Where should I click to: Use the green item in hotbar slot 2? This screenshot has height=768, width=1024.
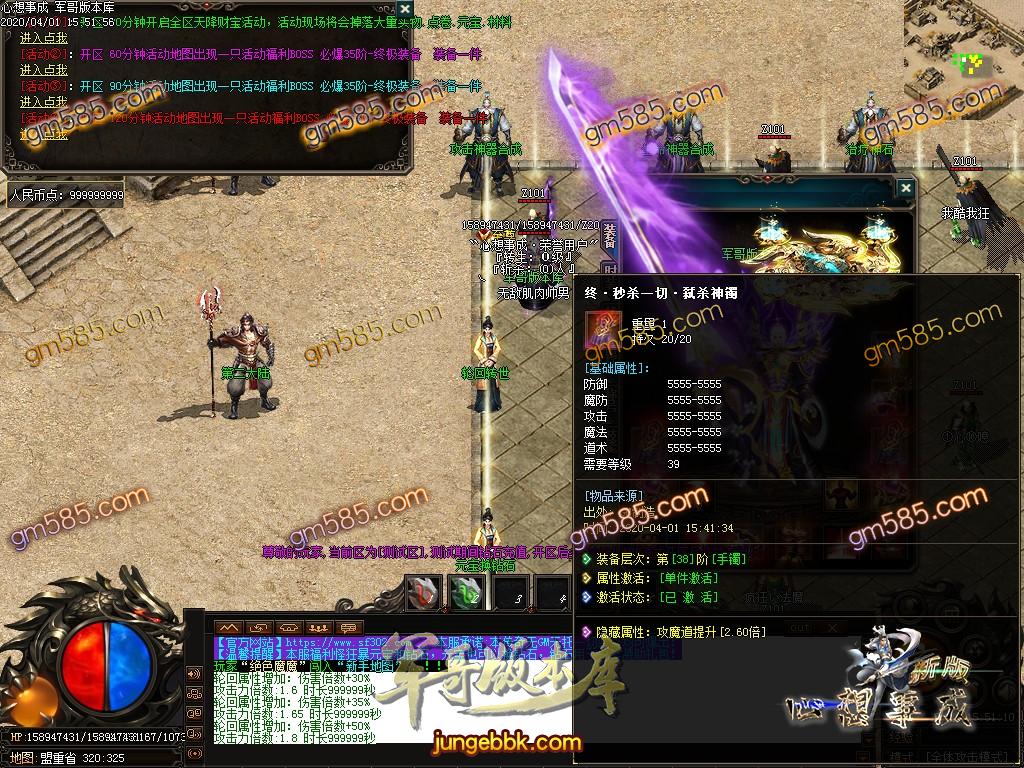coord(467,593)
